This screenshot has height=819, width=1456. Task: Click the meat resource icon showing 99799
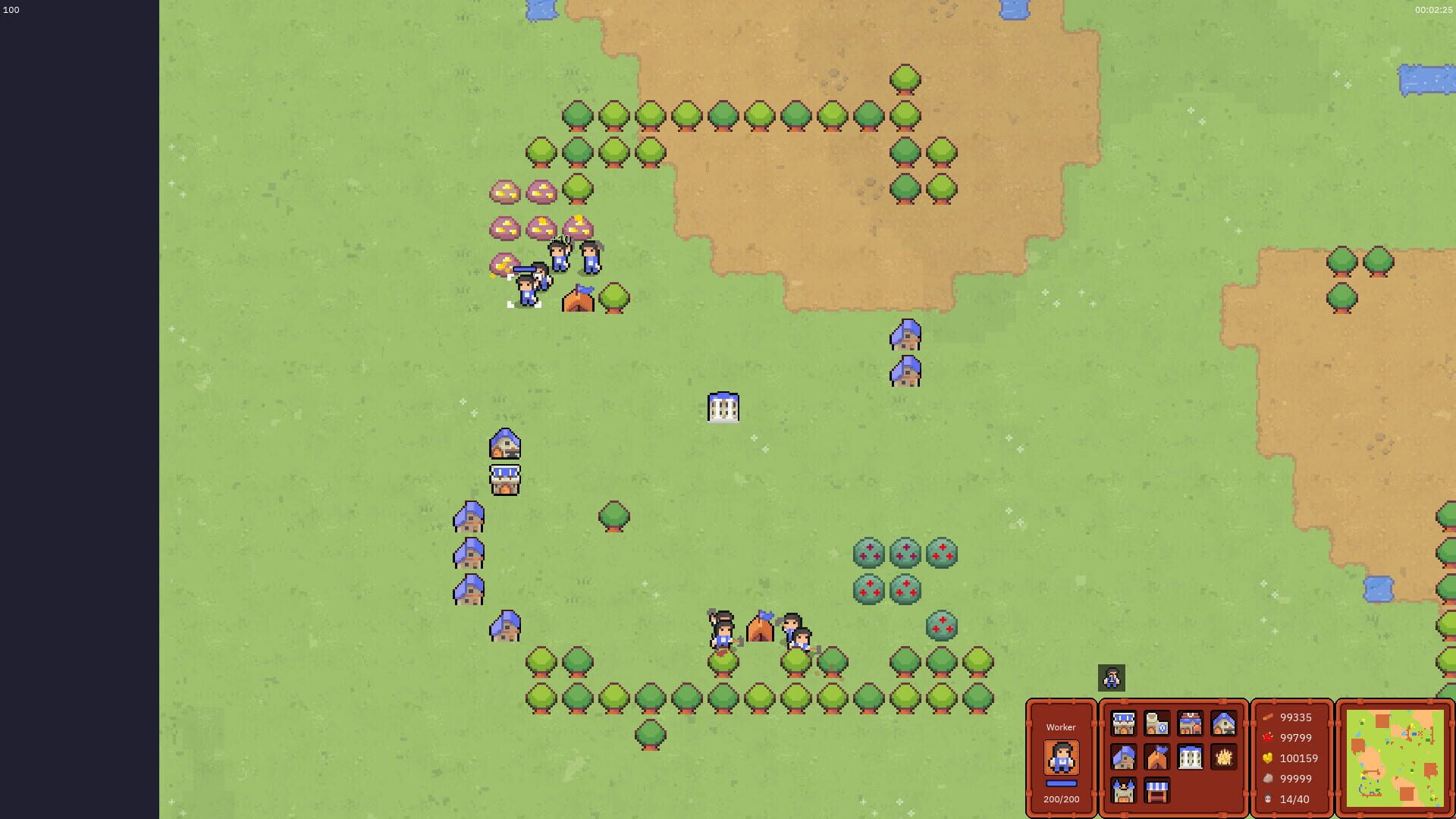(1269, 738)
